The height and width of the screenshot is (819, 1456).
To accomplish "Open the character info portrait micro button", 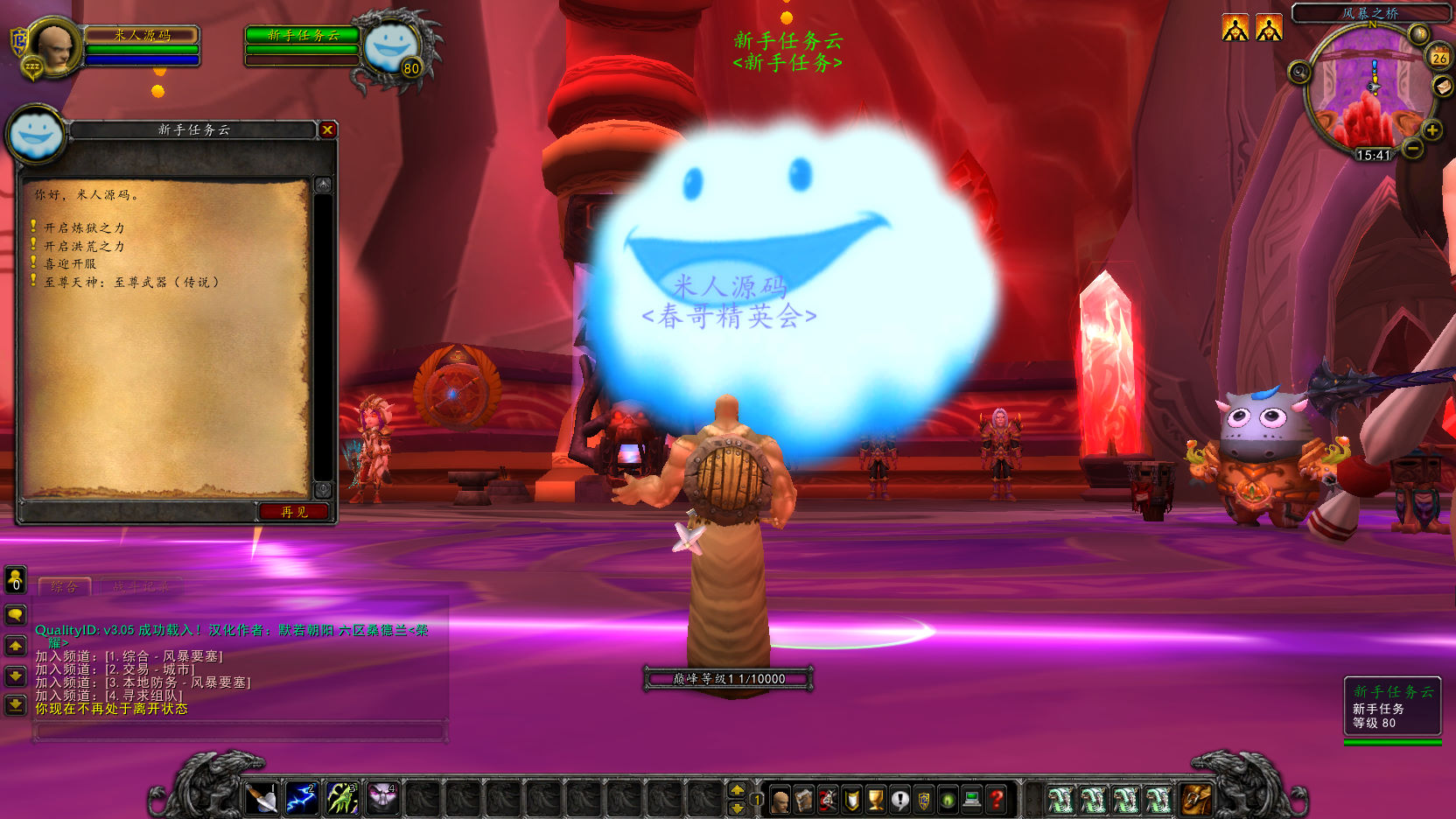I will click(x=780, y=799).
